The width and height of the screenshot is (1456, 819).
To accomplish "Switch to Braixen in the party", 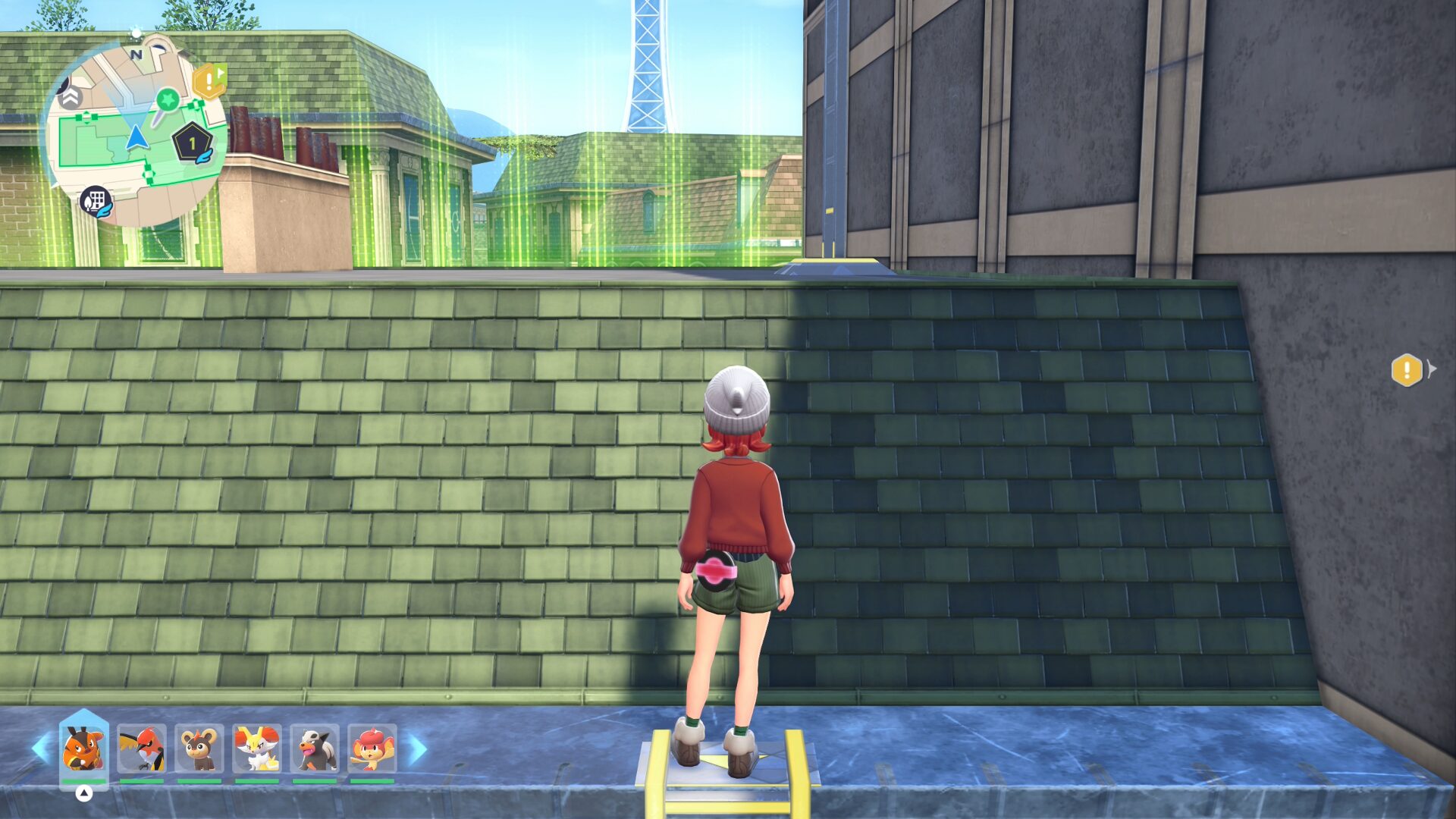I will coord(257,748).
